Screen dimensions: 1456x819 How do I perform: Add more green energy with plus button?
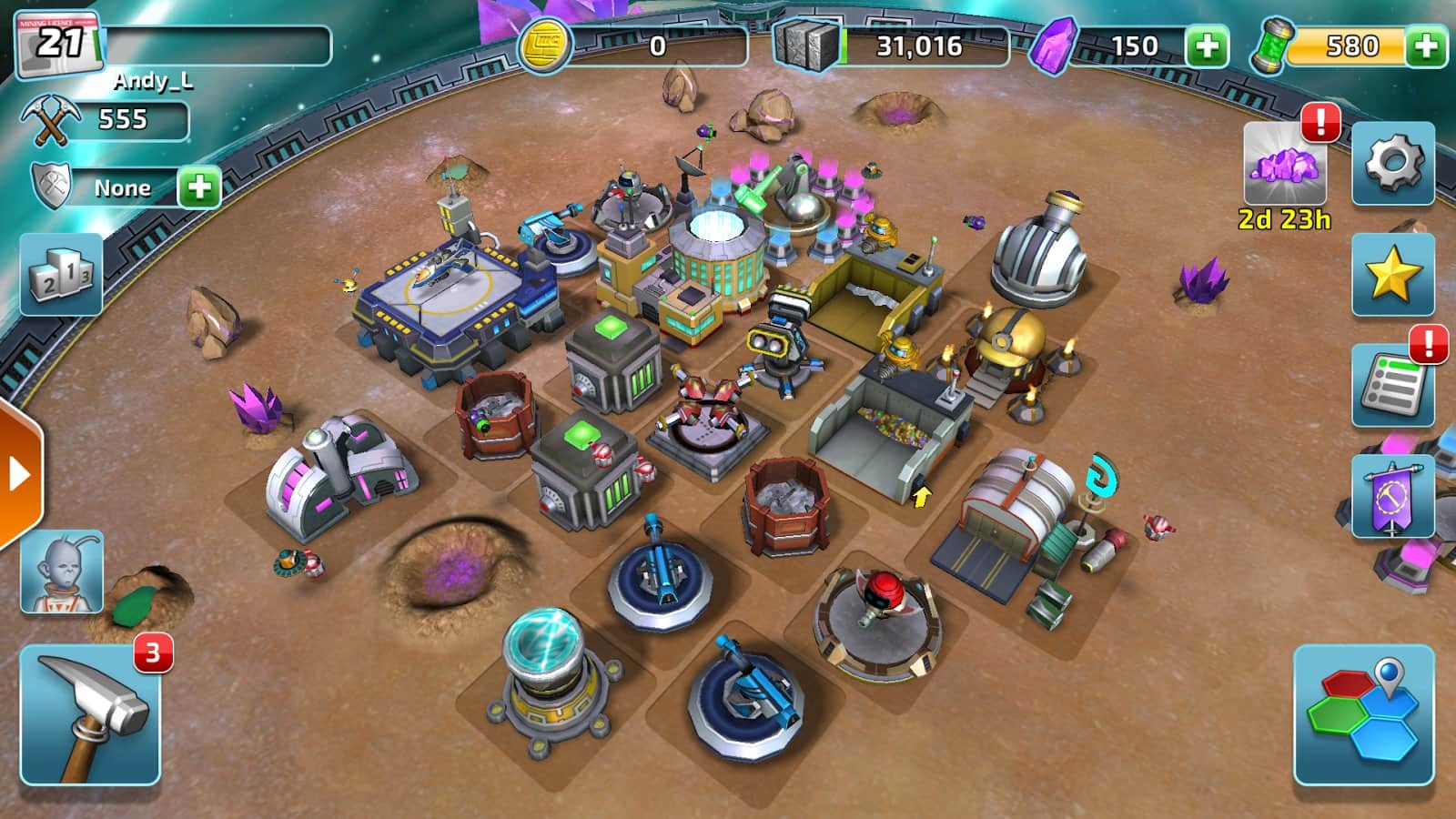1425,45
